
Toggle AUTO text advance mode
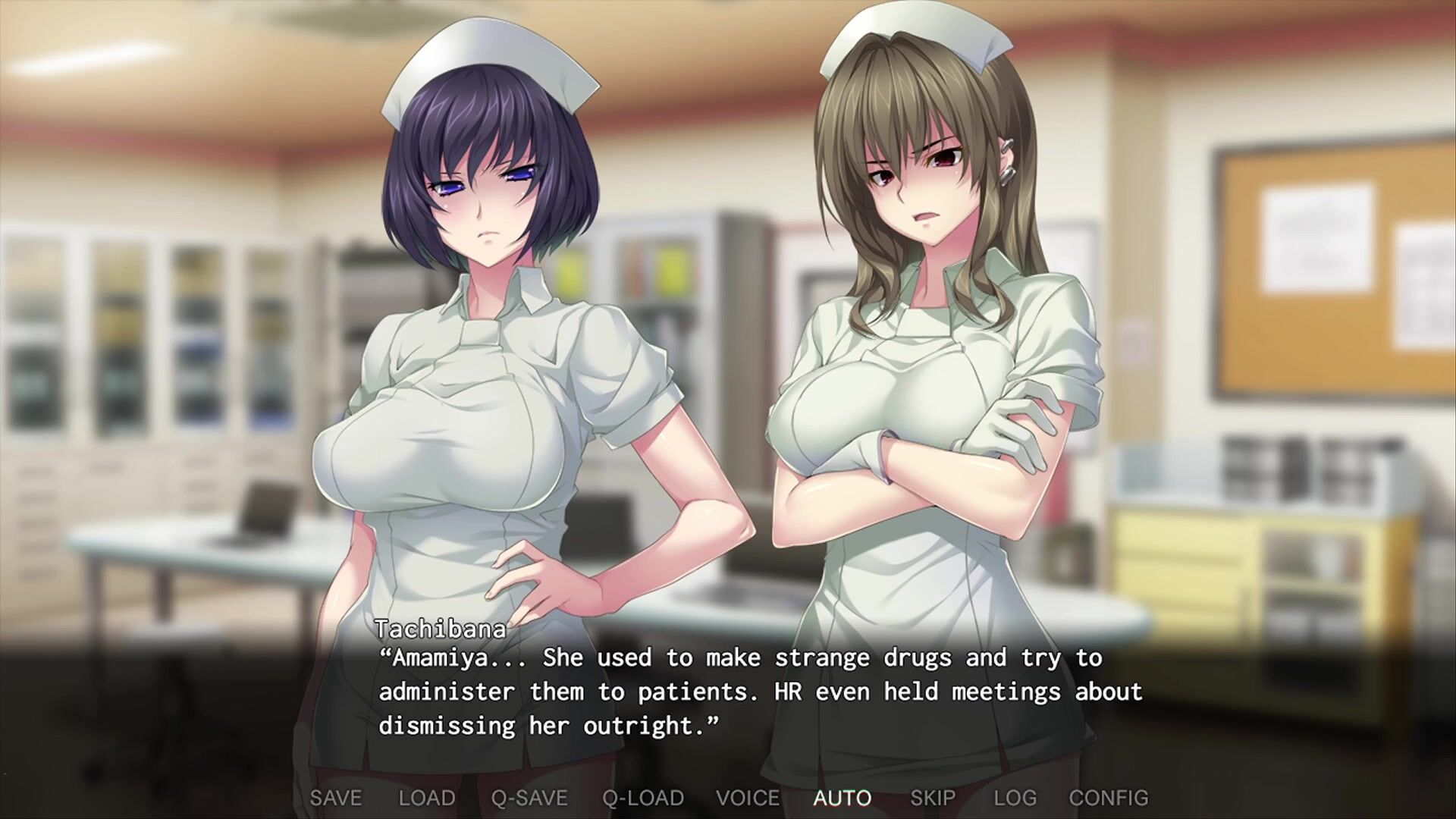843,798
